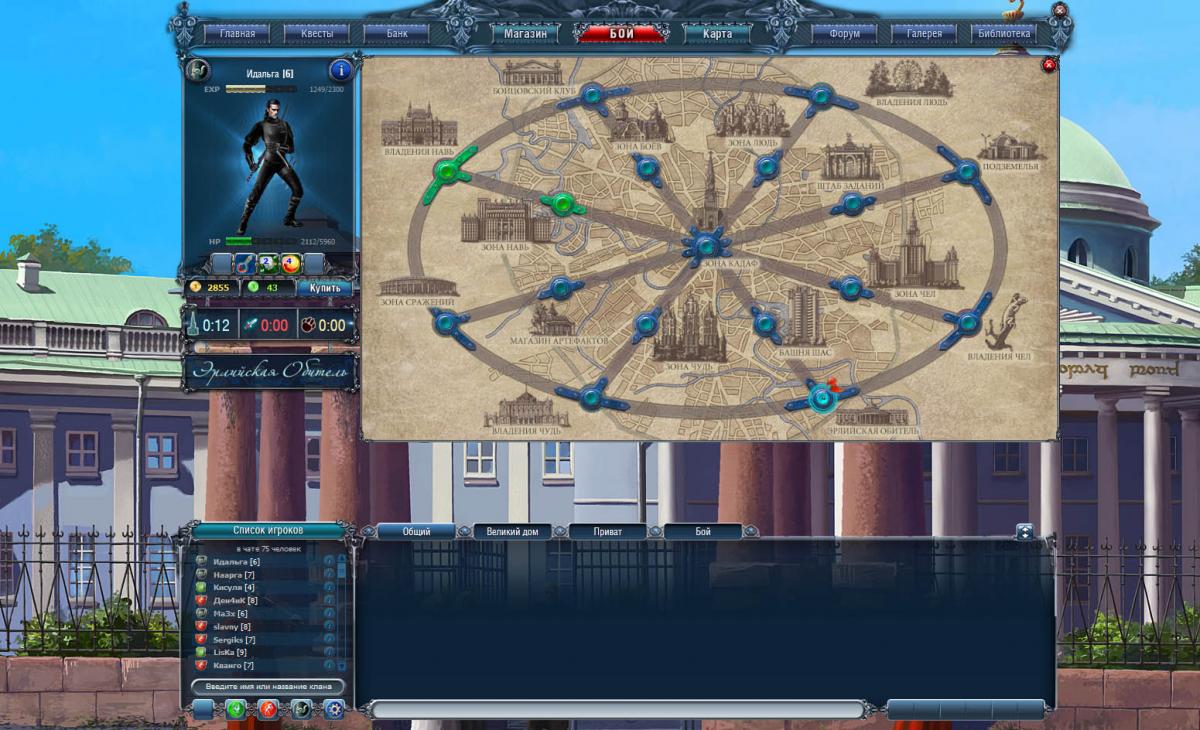This screenshot has width=1200, height=730.
Task: Open the Бой chat tab
Action: click(703, 532)
